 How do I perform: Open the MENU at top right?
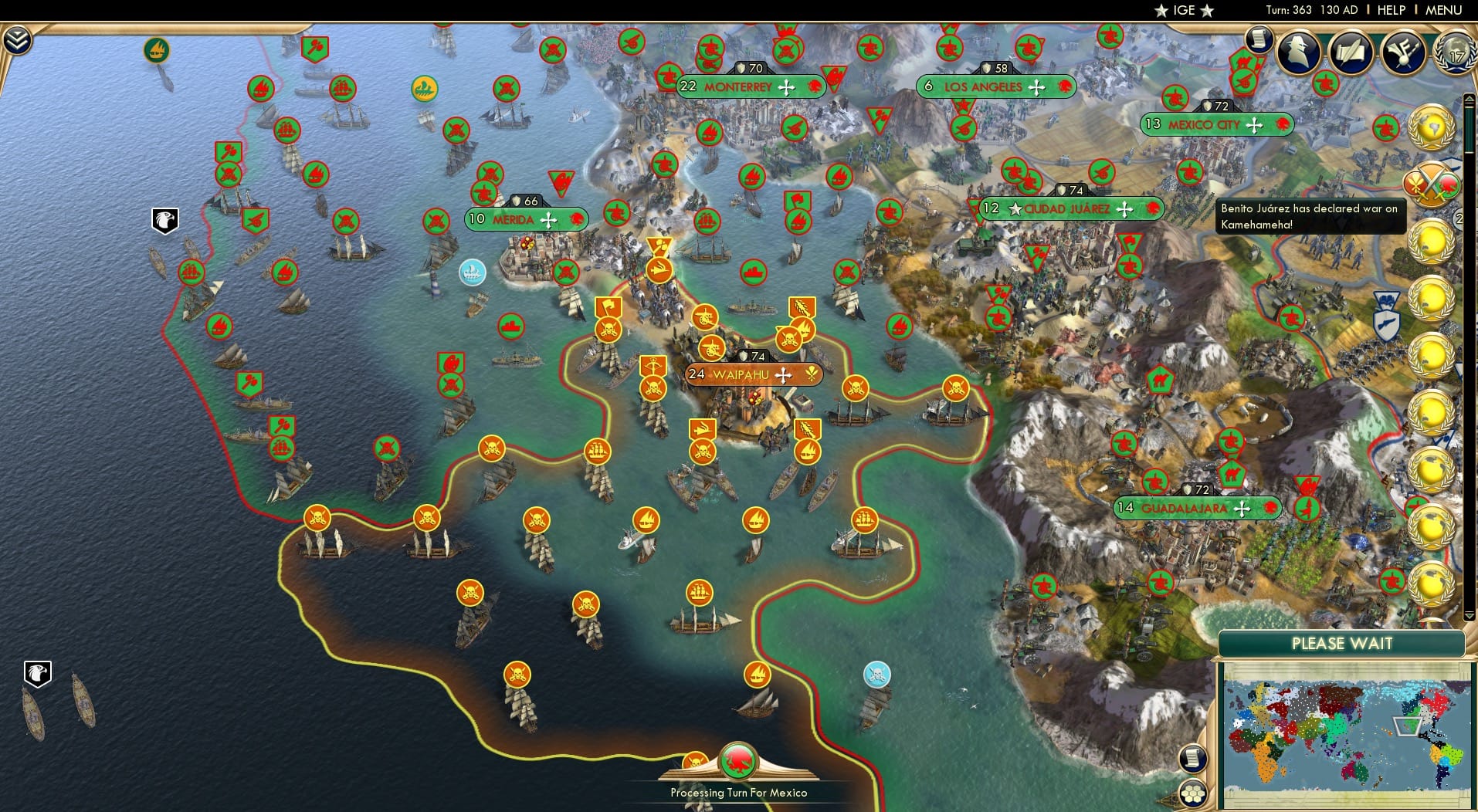1442,10
